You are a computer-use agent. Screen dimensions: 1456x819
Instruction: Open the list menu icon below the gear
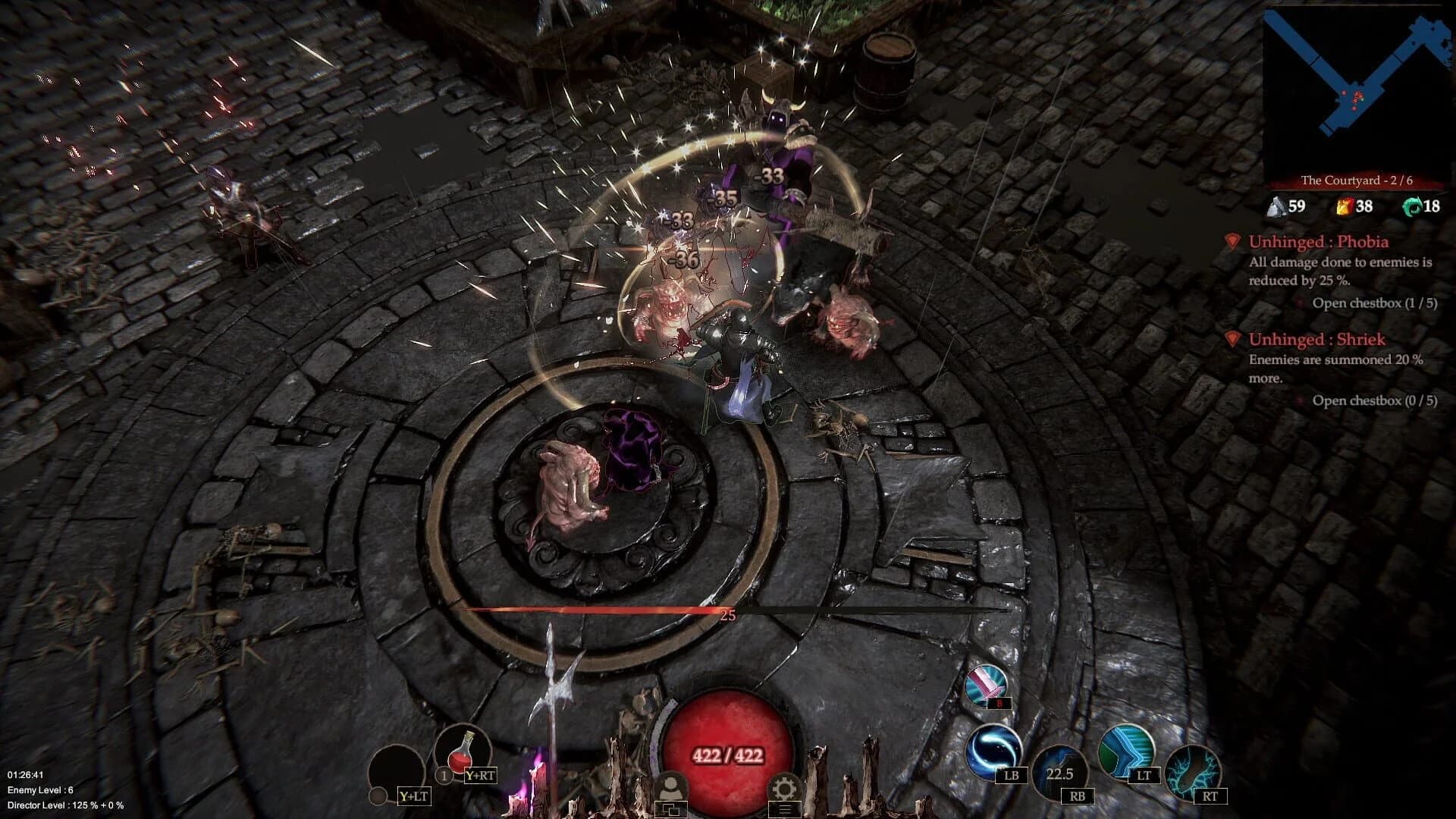(x=786, y=811)
